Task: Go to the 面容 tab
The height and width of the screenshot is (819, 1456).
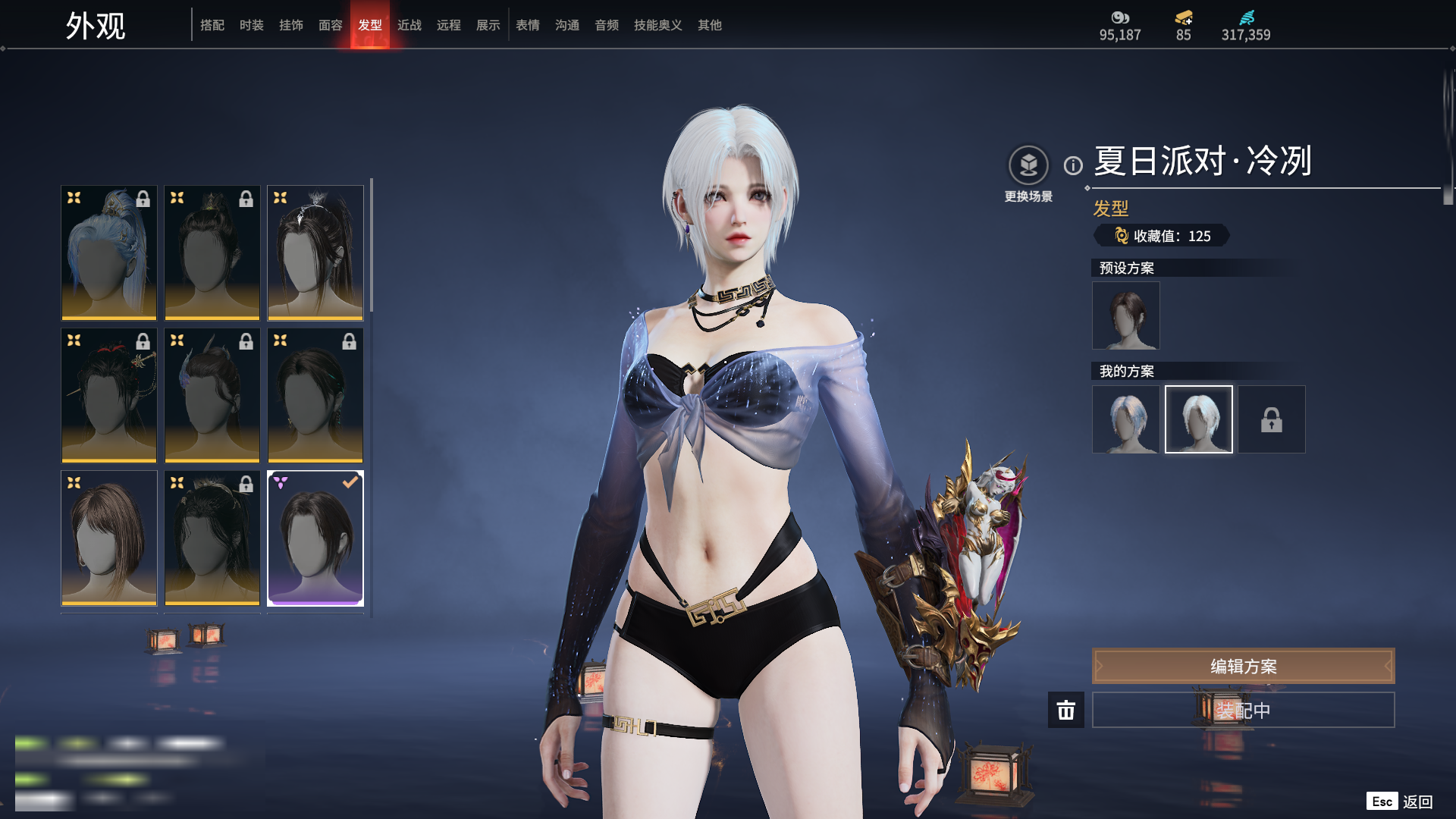Action: (331, 25)
